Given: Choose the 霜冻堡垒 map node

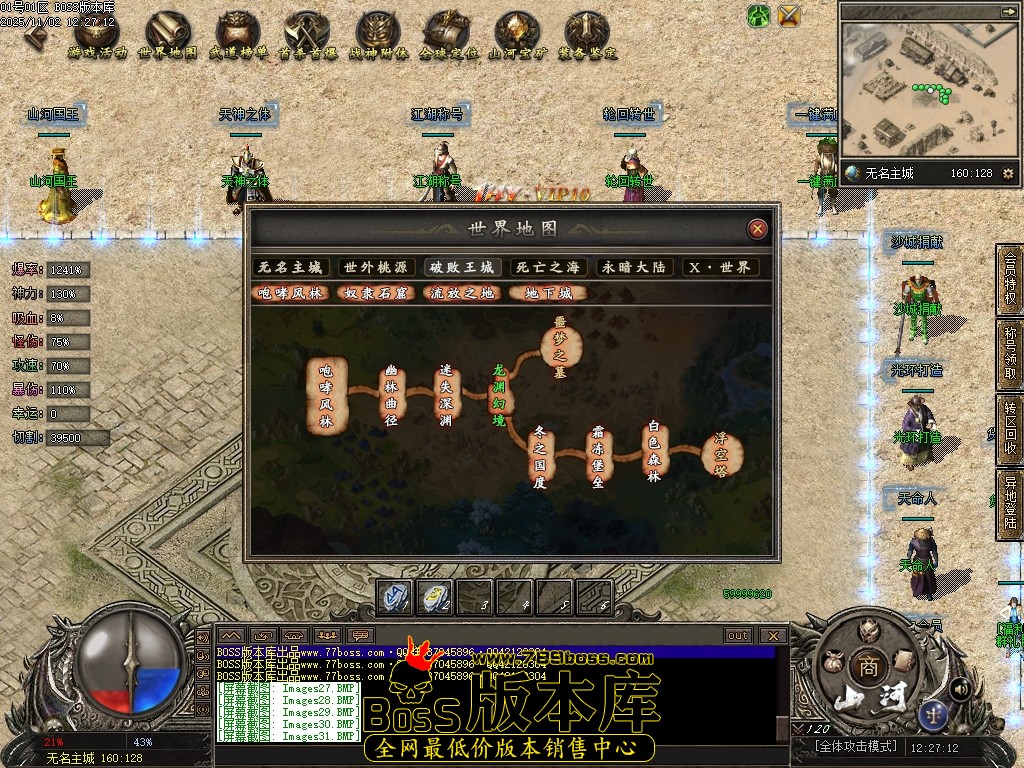Looking at the screenshot, I should tap(598, 457).
